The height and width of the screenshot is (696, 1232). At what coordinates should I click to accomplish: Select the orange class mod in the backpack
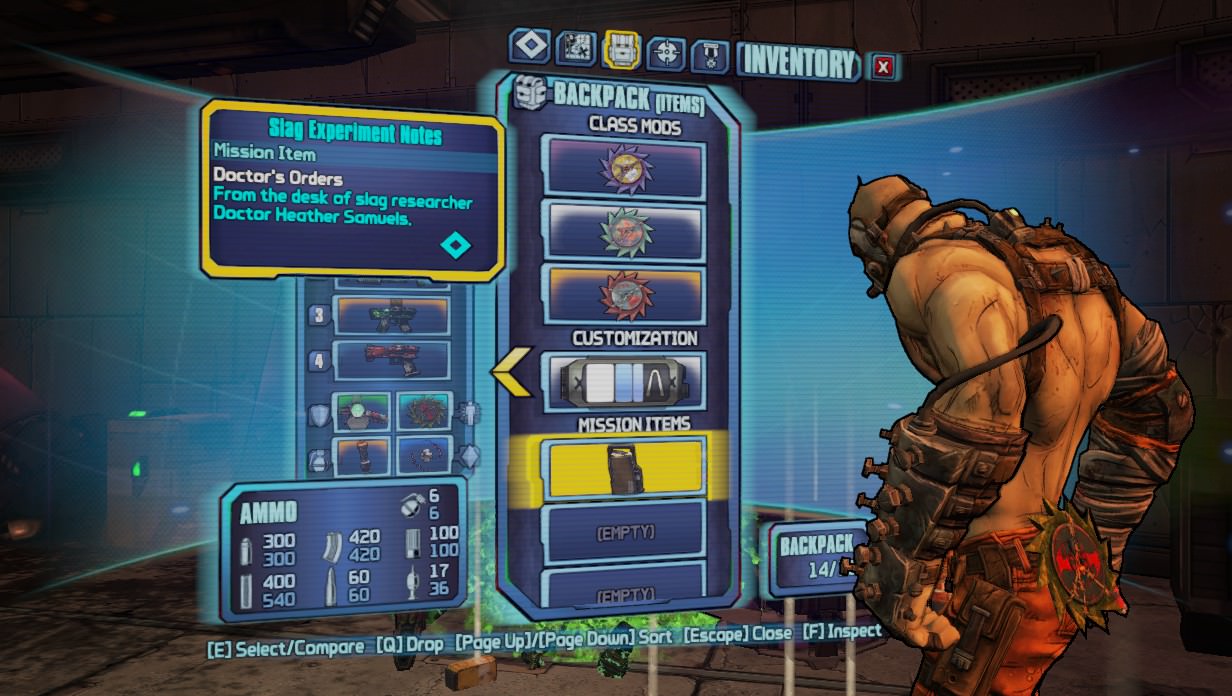click(624, 295)
